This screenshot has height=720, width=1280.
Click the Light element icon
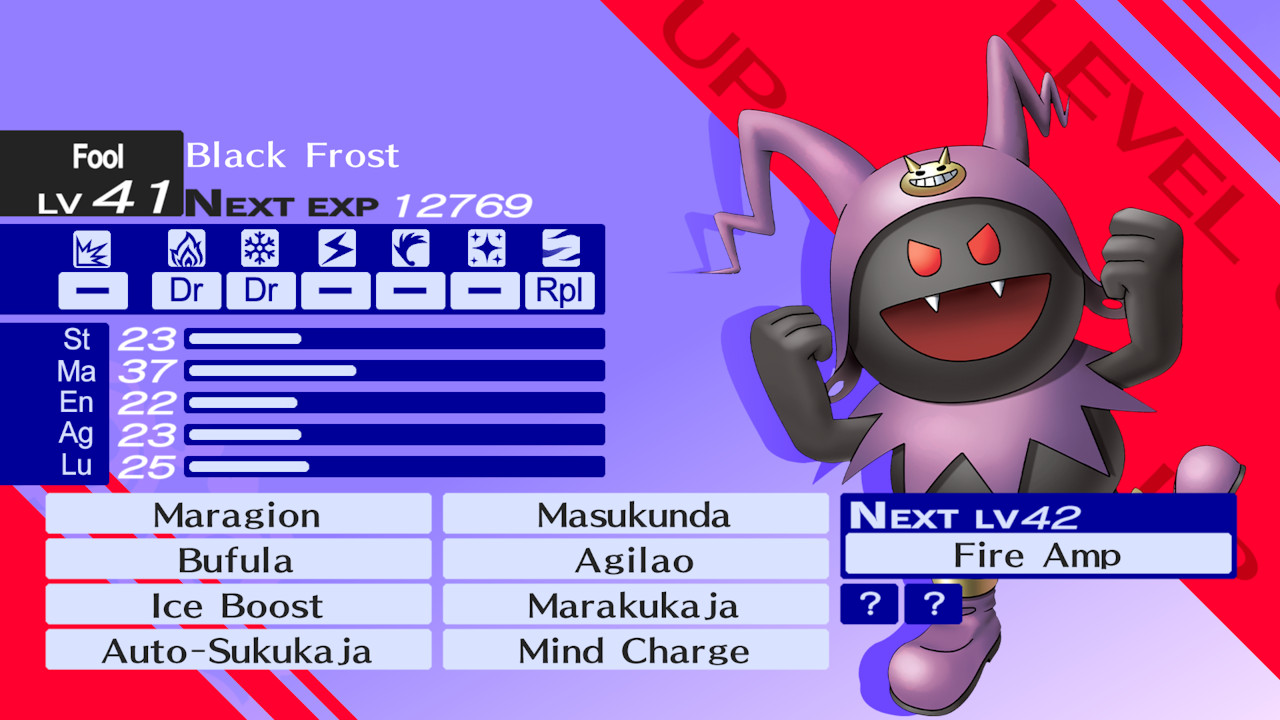pos(484,247)
